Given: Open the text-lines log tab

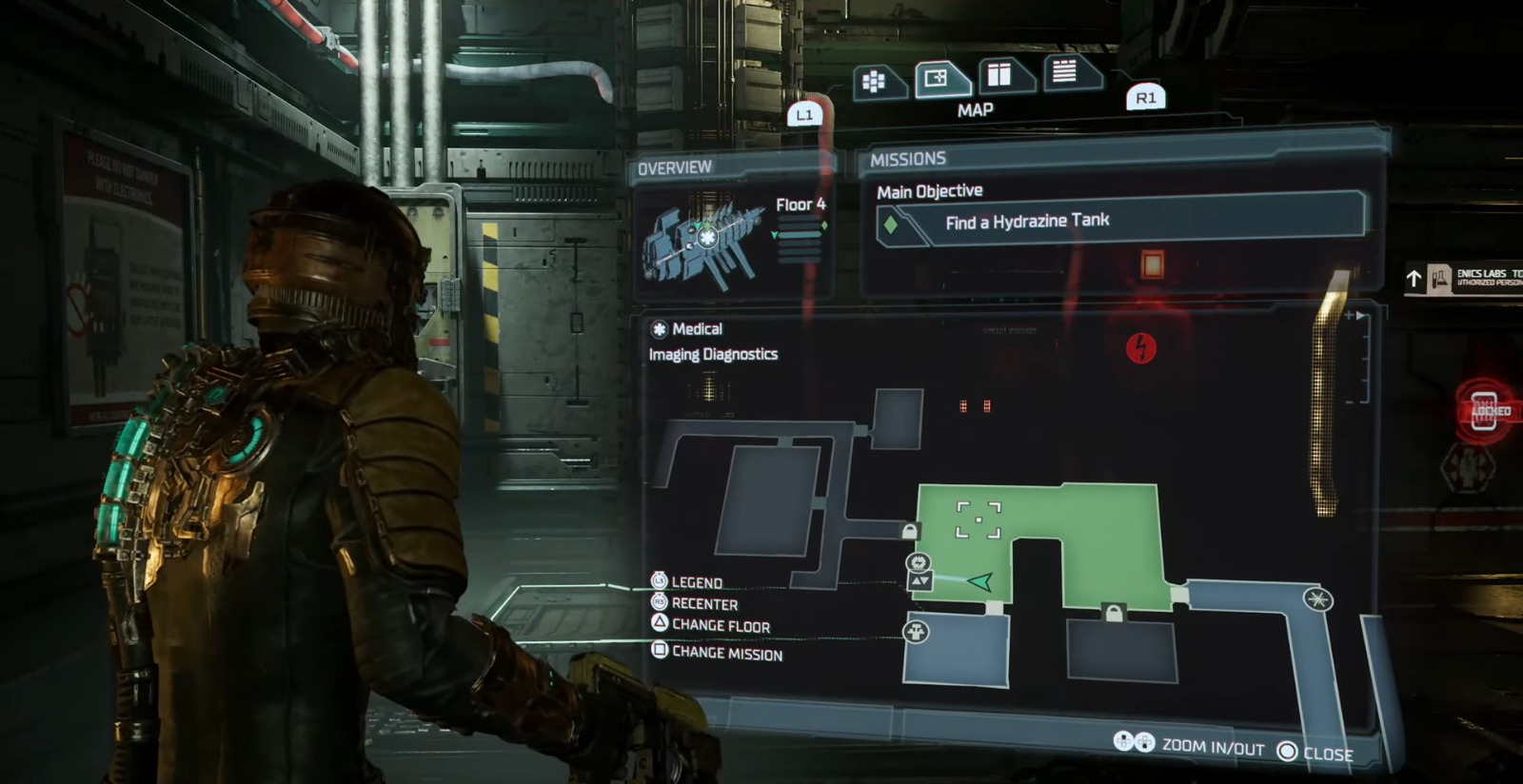Looking at the screenshot, I should [1064, 70].
